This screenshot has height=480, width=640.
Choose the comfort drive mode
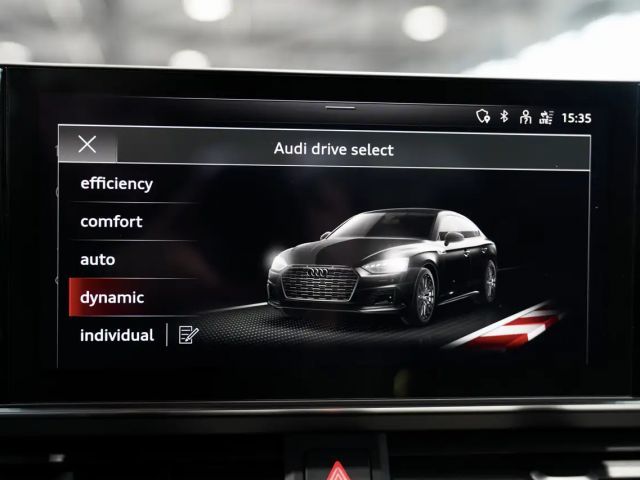tap(112, 222)
